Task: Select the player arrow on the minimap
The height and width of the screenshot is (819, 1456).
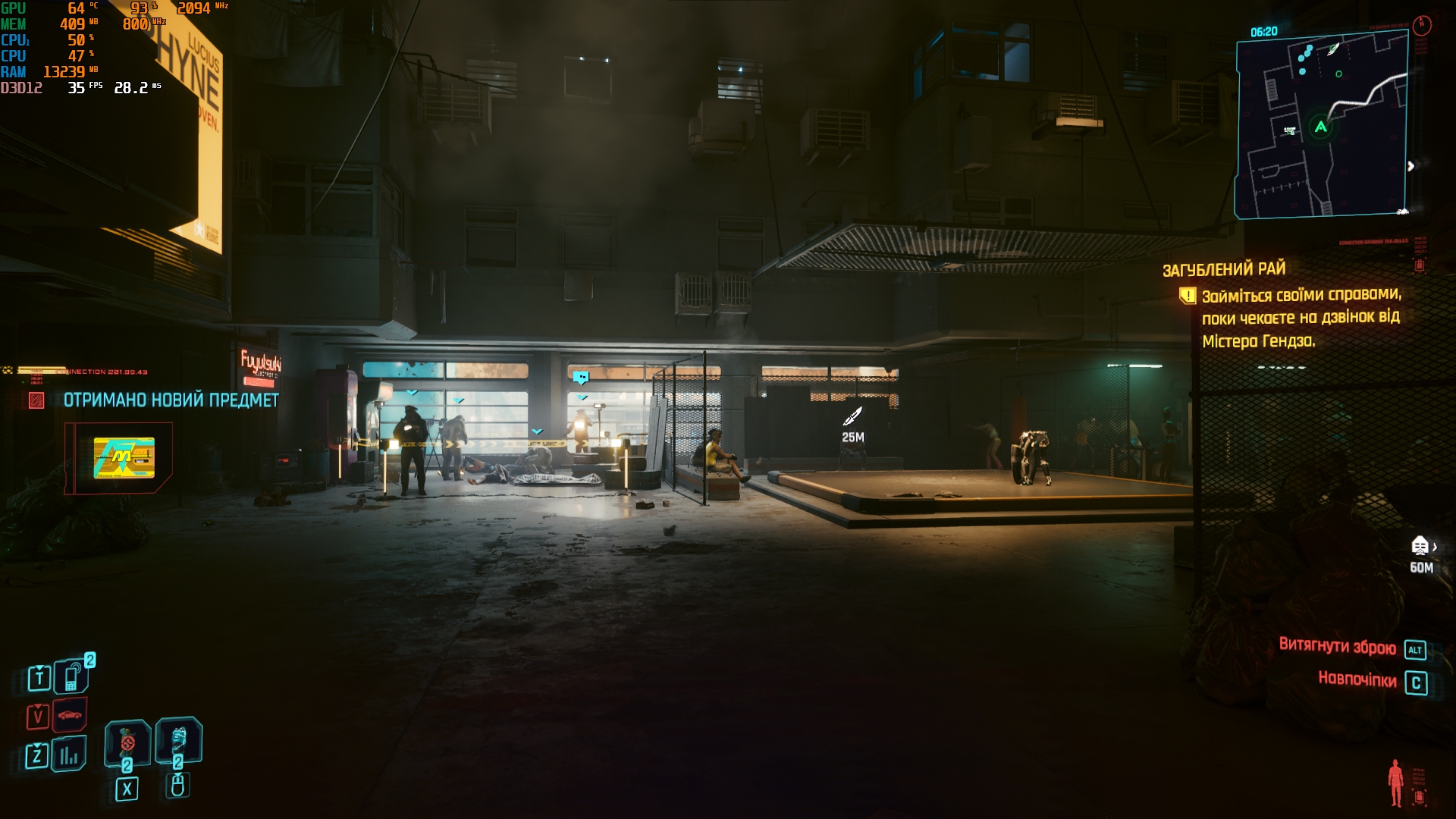Action: pyautogui.click(x=1320, y=127)
